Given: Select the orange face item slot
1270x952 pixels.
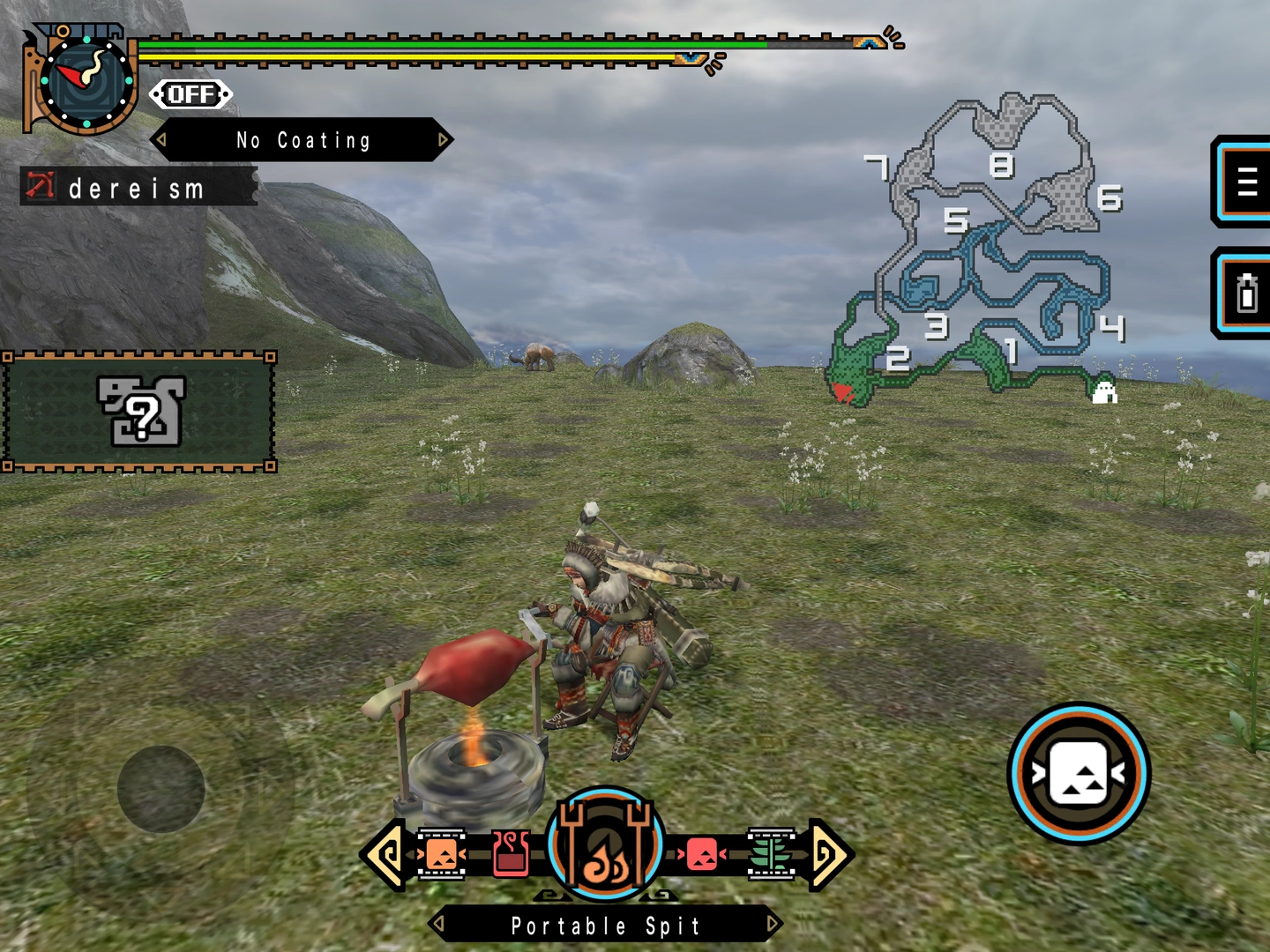Looking at the screenshot, I should [441, 853].
